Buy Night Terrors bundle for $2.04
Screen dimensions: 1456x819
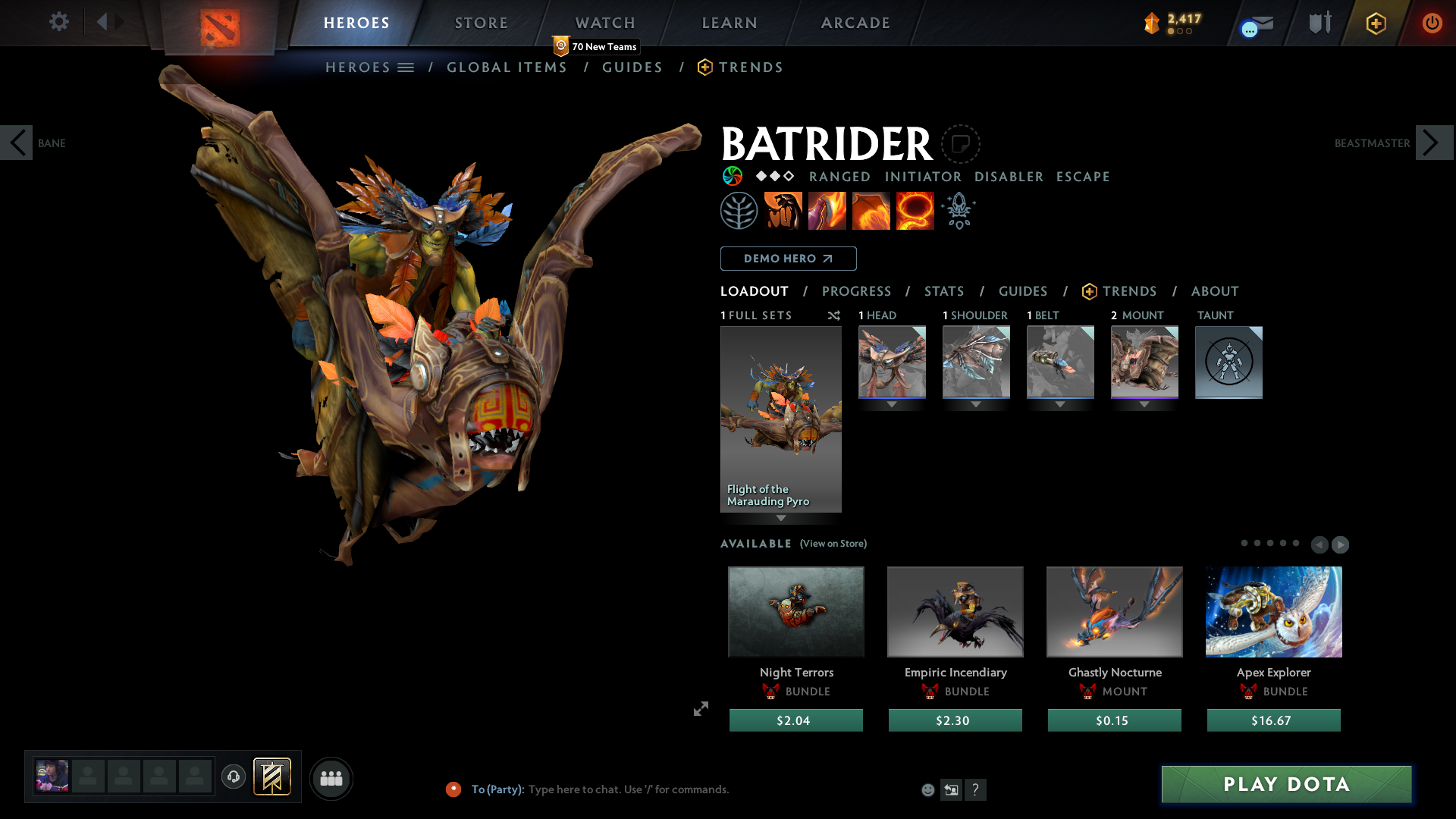tap(795, 720)
